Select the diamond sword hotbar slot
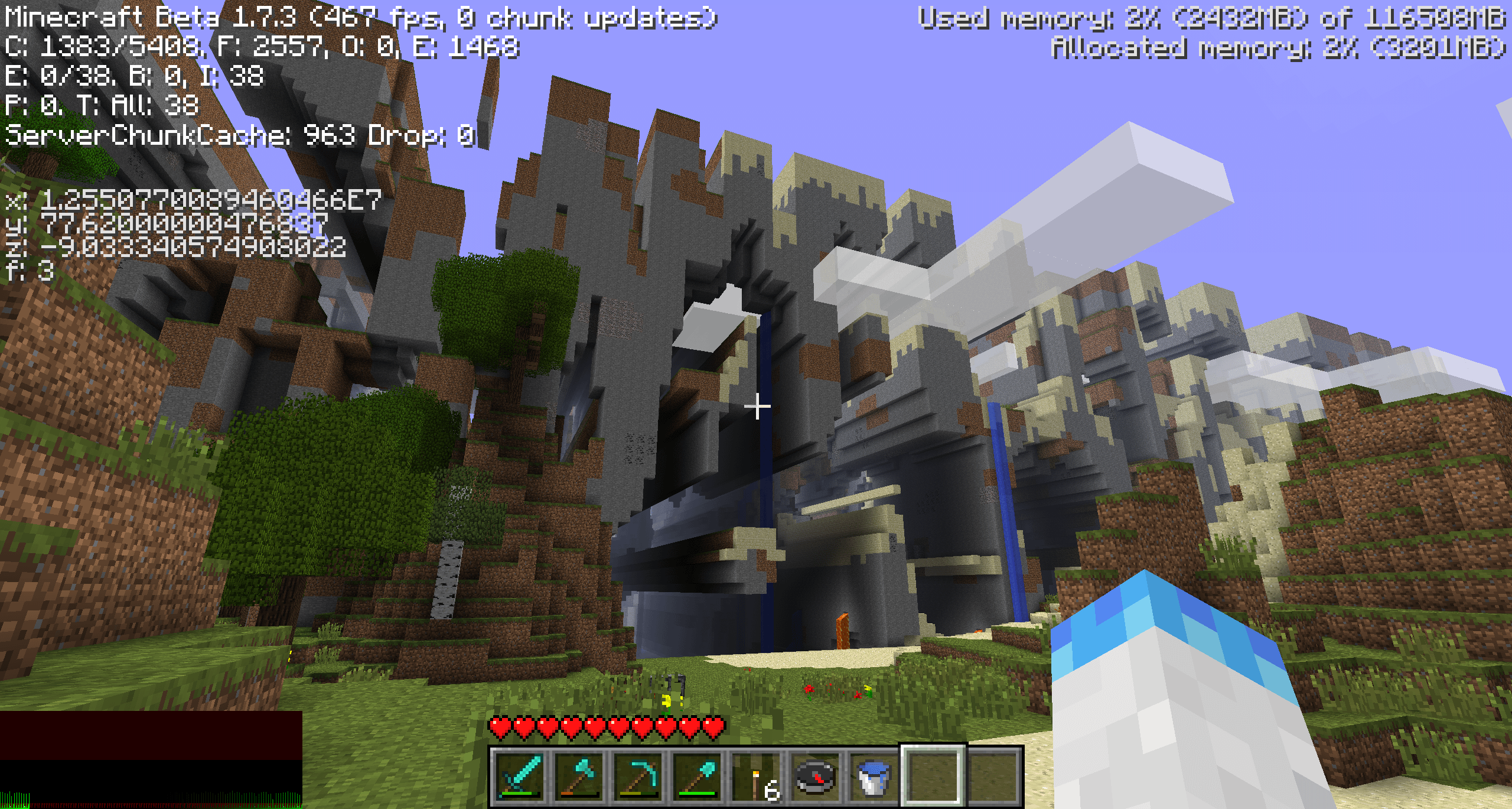 [519, 776]
